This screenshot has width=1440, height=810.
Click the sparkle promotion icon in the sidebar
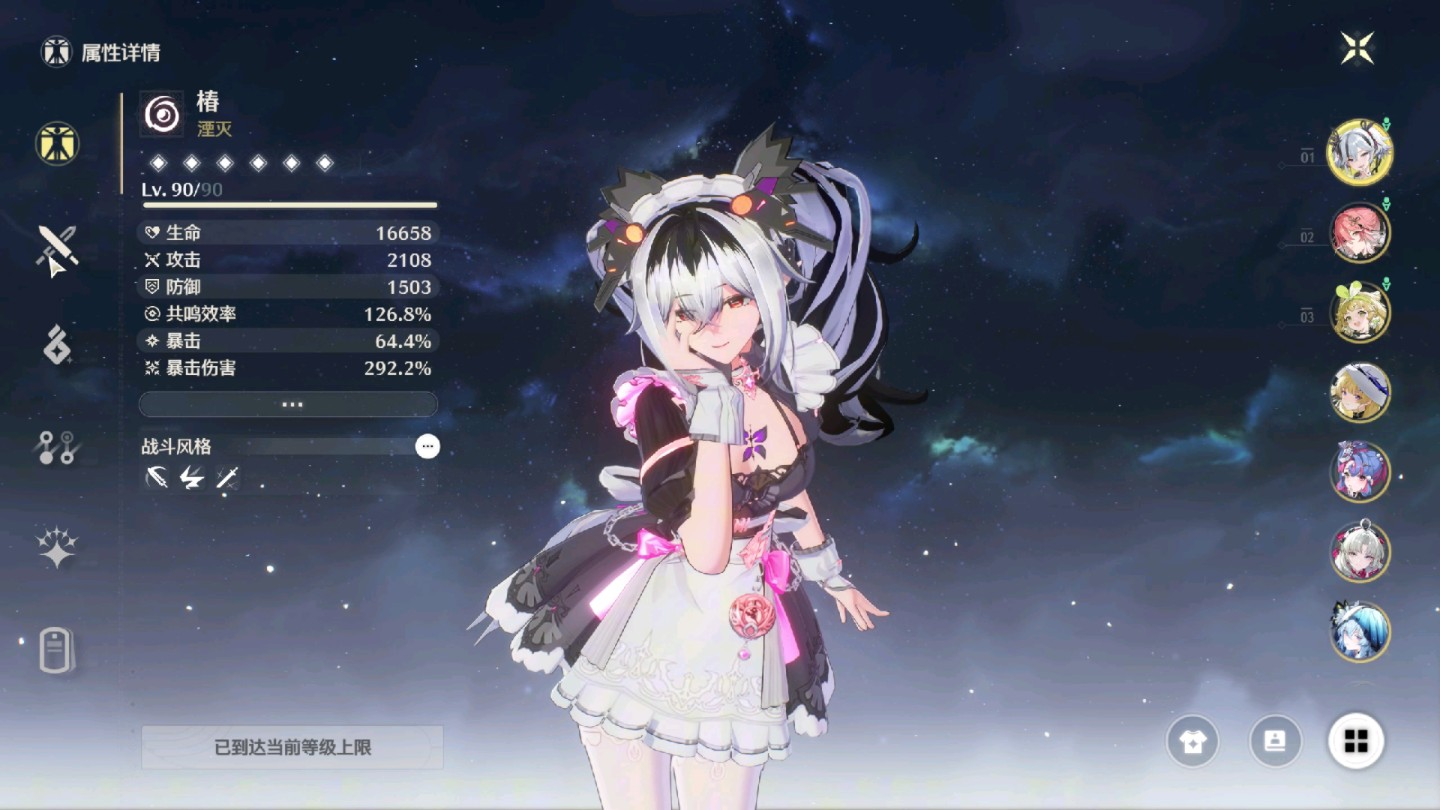coord(55,545)
